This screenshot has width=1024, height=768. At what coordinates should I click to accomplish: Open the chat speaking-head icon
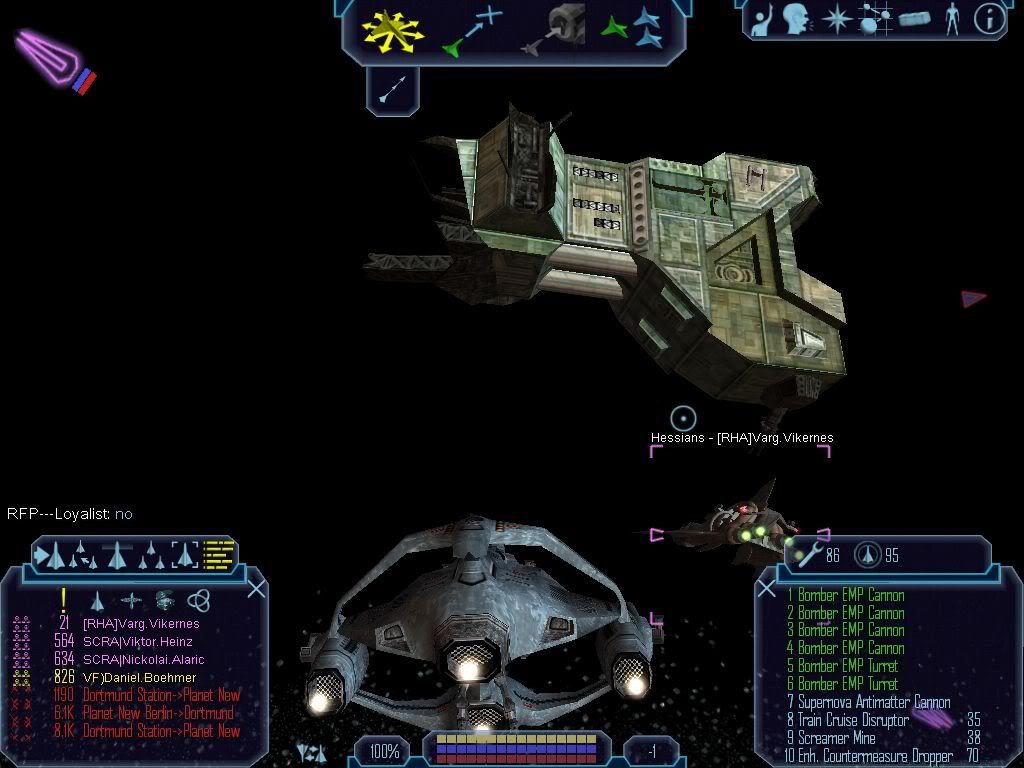(x=796, y=19)
